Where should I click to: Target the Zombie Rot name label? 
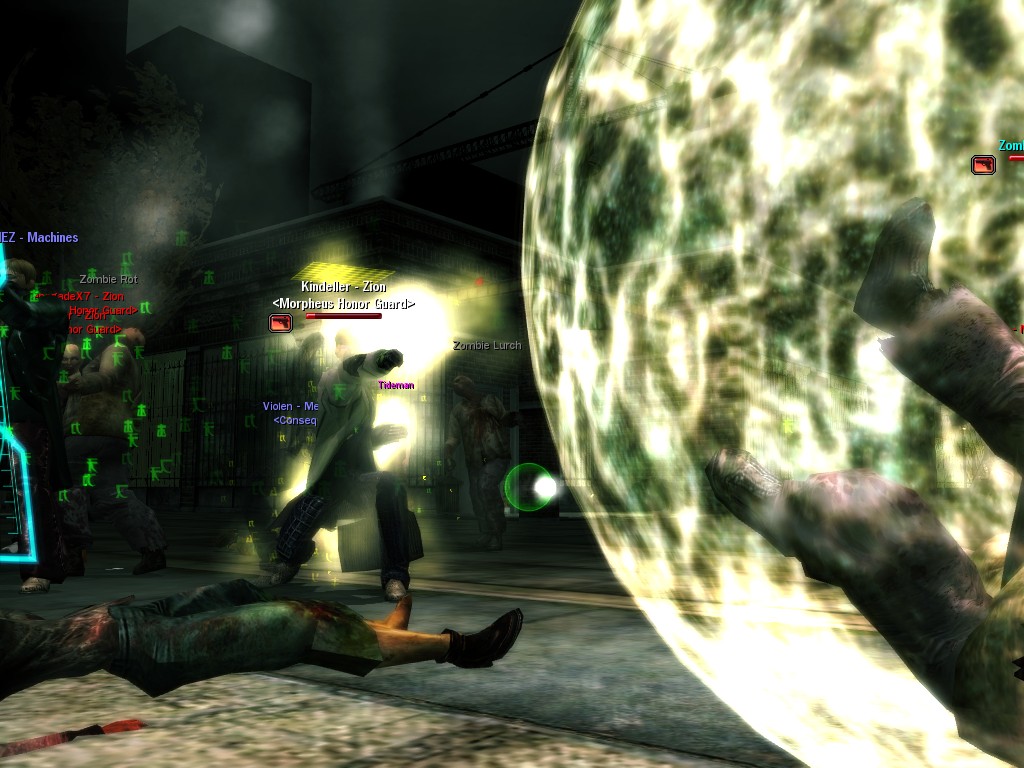[x=108, y=280]
